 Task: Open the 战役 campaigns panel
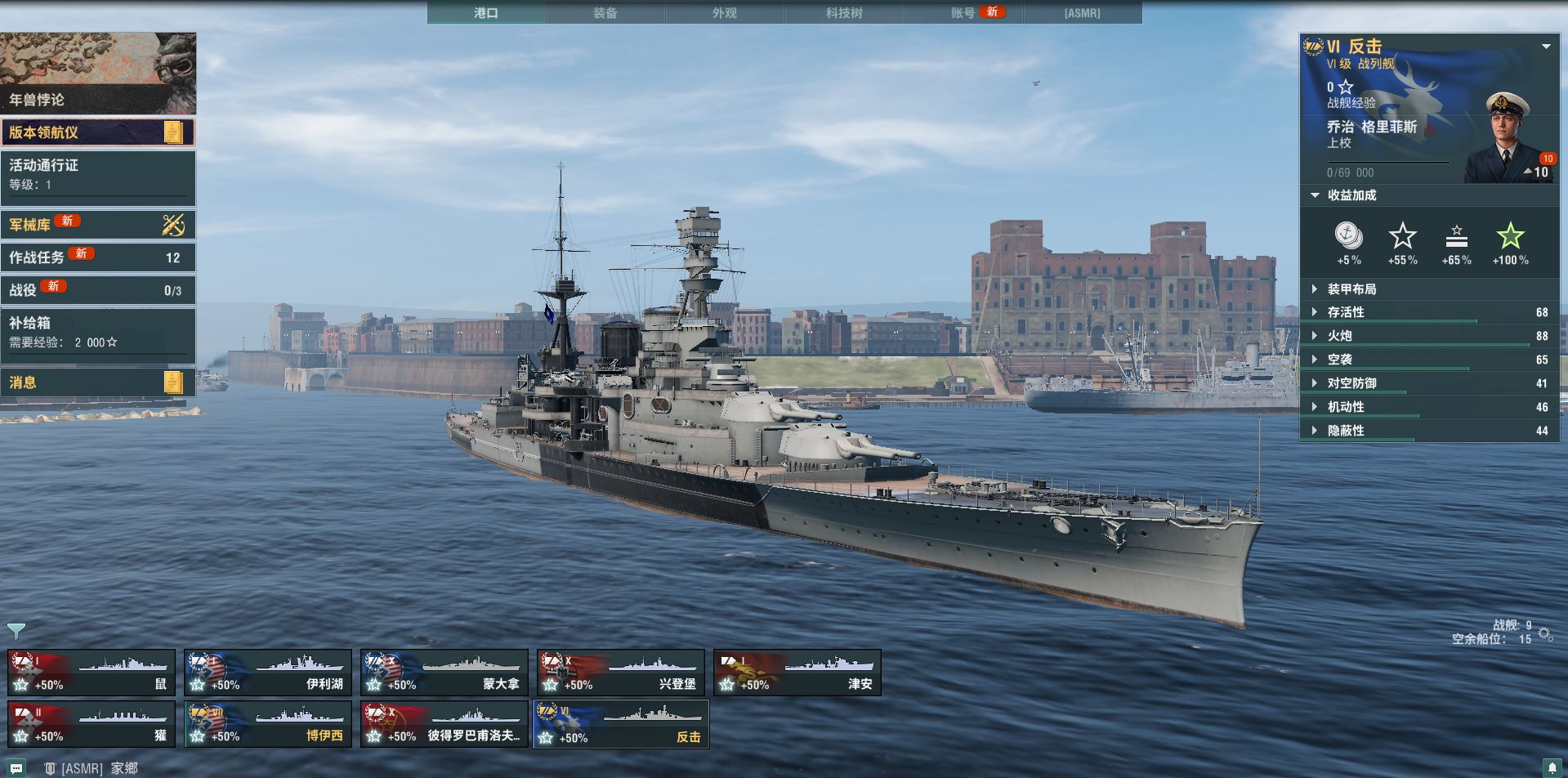[98, 290]
